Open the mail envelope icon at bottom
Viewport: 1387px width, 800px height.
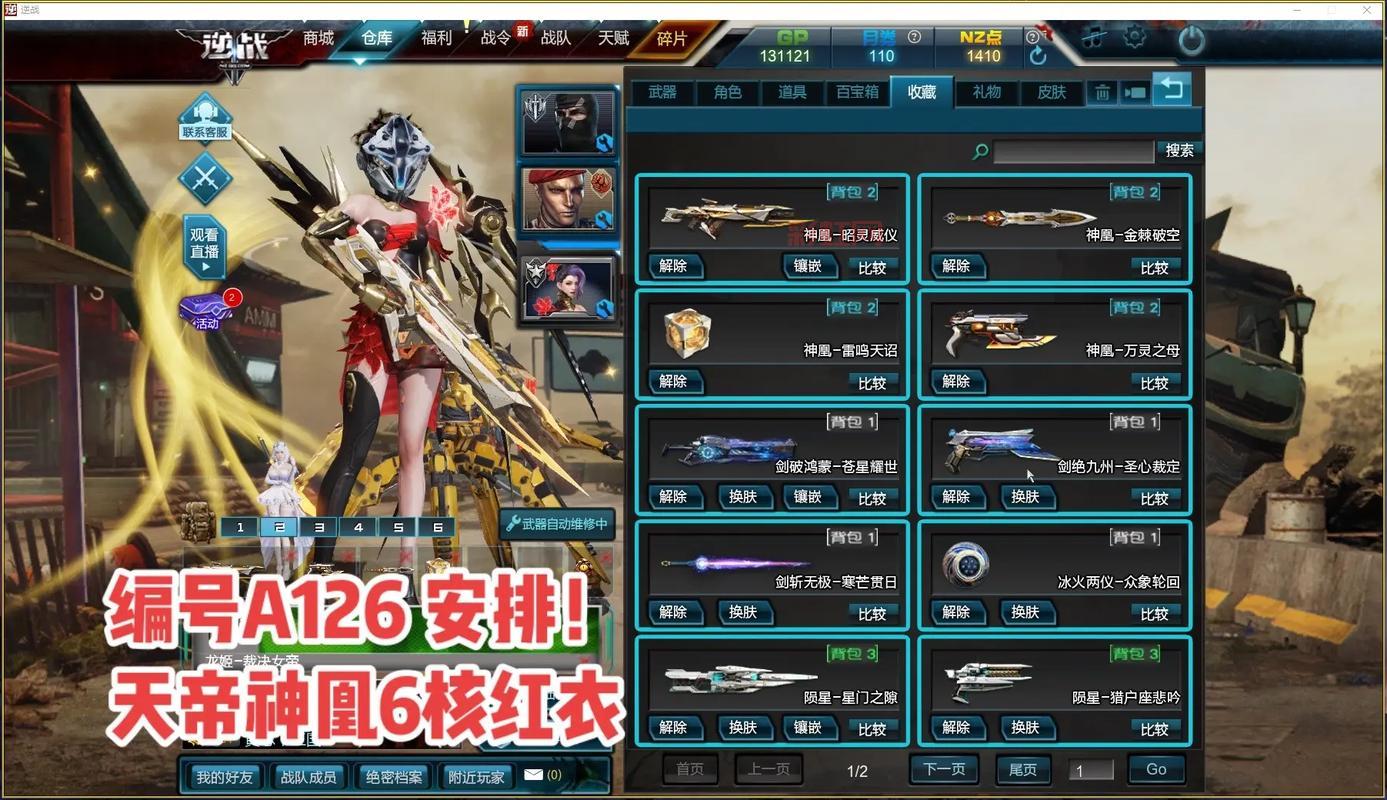(535, 774)
